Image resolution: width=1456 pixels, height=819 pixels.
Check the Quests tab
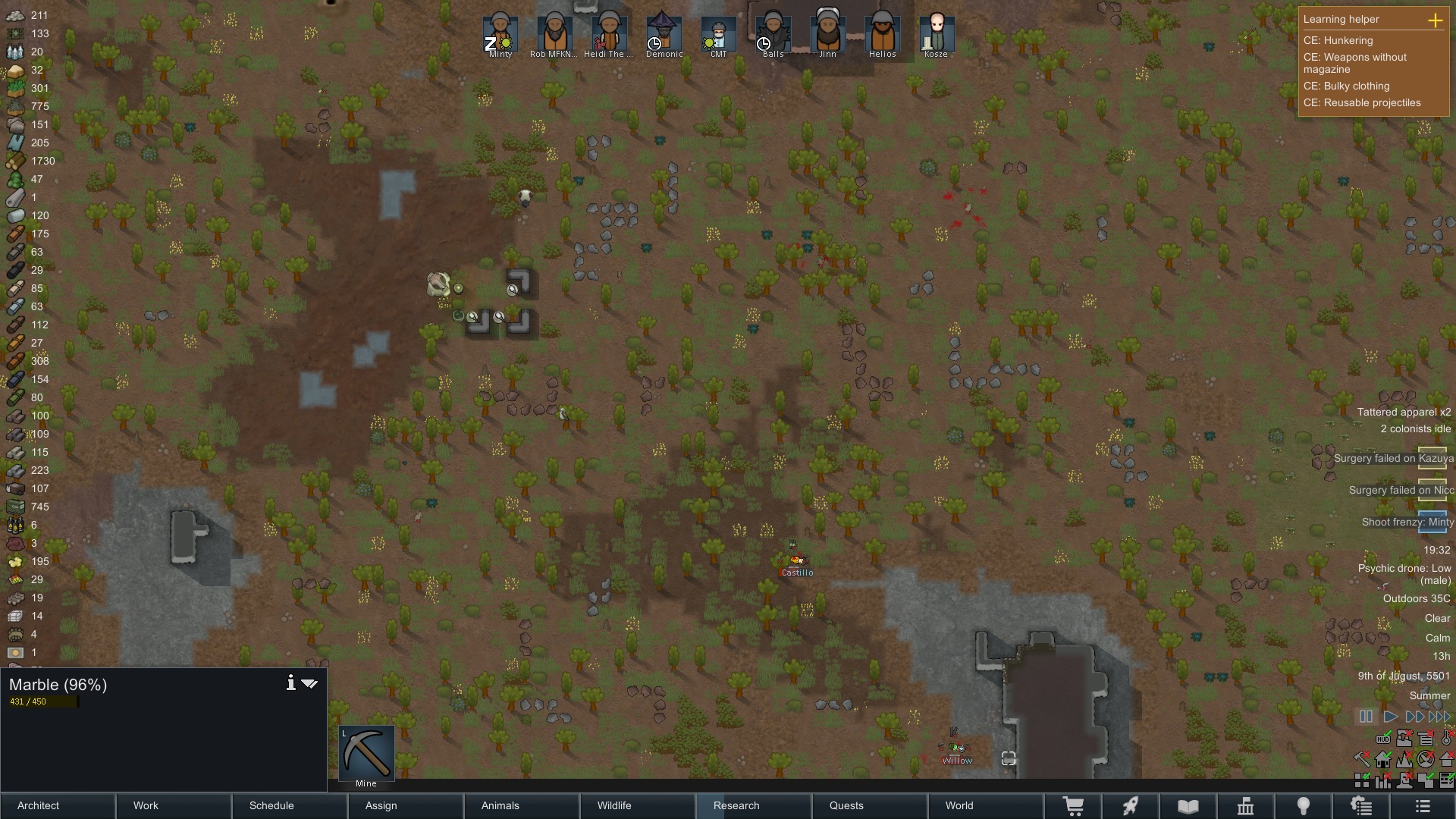(870, 805)
